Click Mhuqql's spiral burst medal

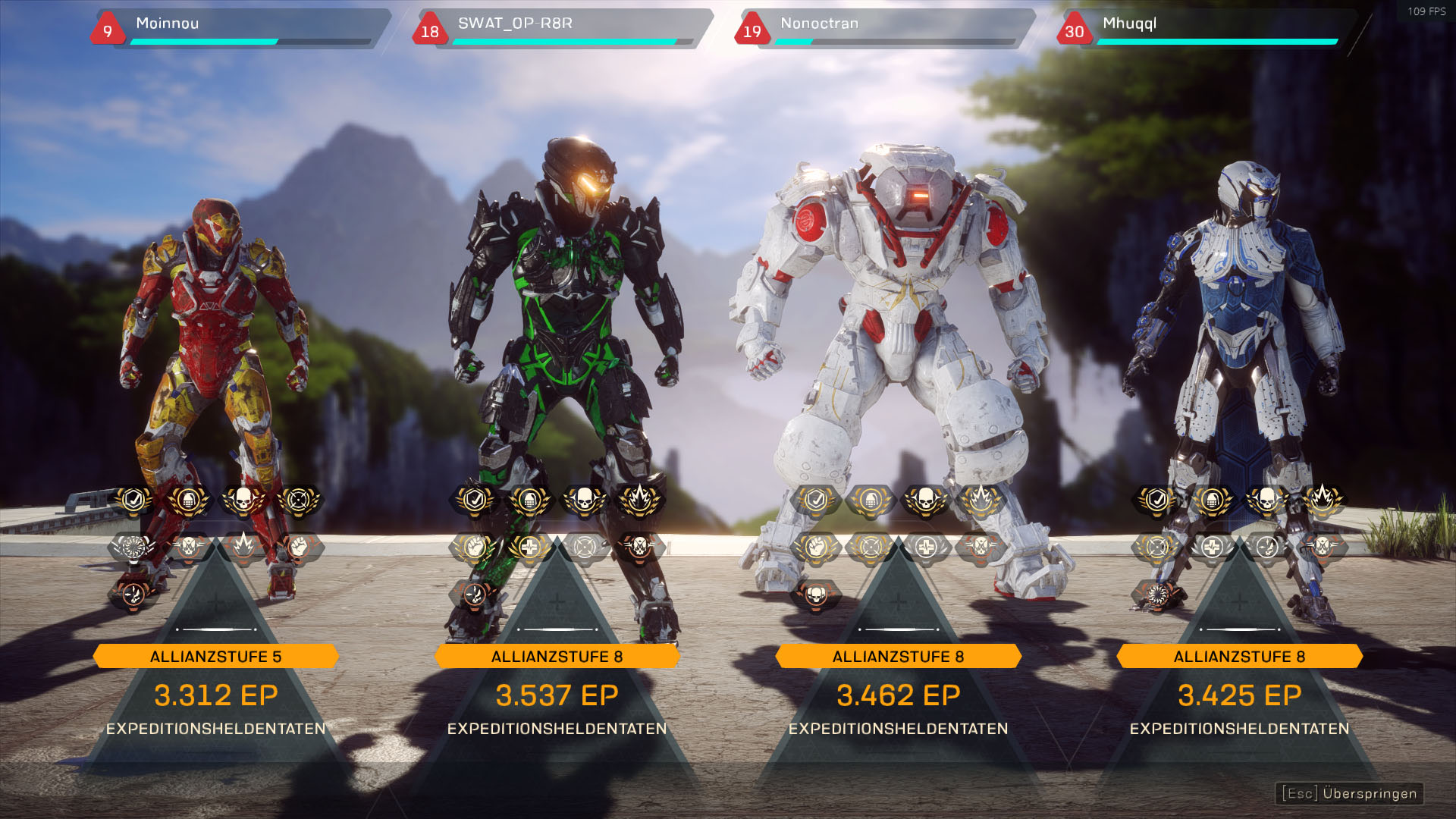click(1157, 595)
